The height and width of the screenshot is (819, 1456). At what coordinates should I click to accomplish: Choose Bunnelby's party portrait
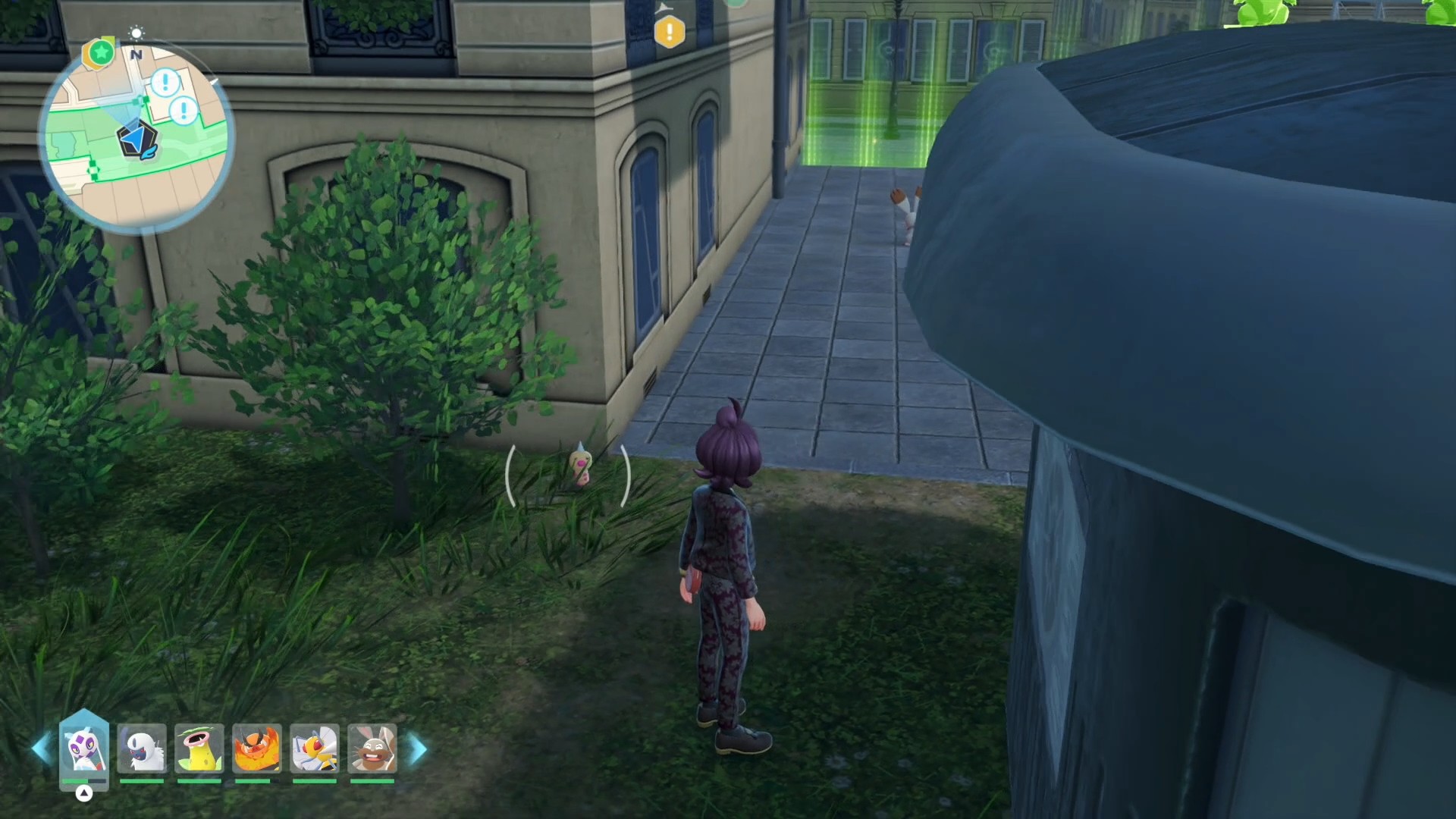point(372,748)
